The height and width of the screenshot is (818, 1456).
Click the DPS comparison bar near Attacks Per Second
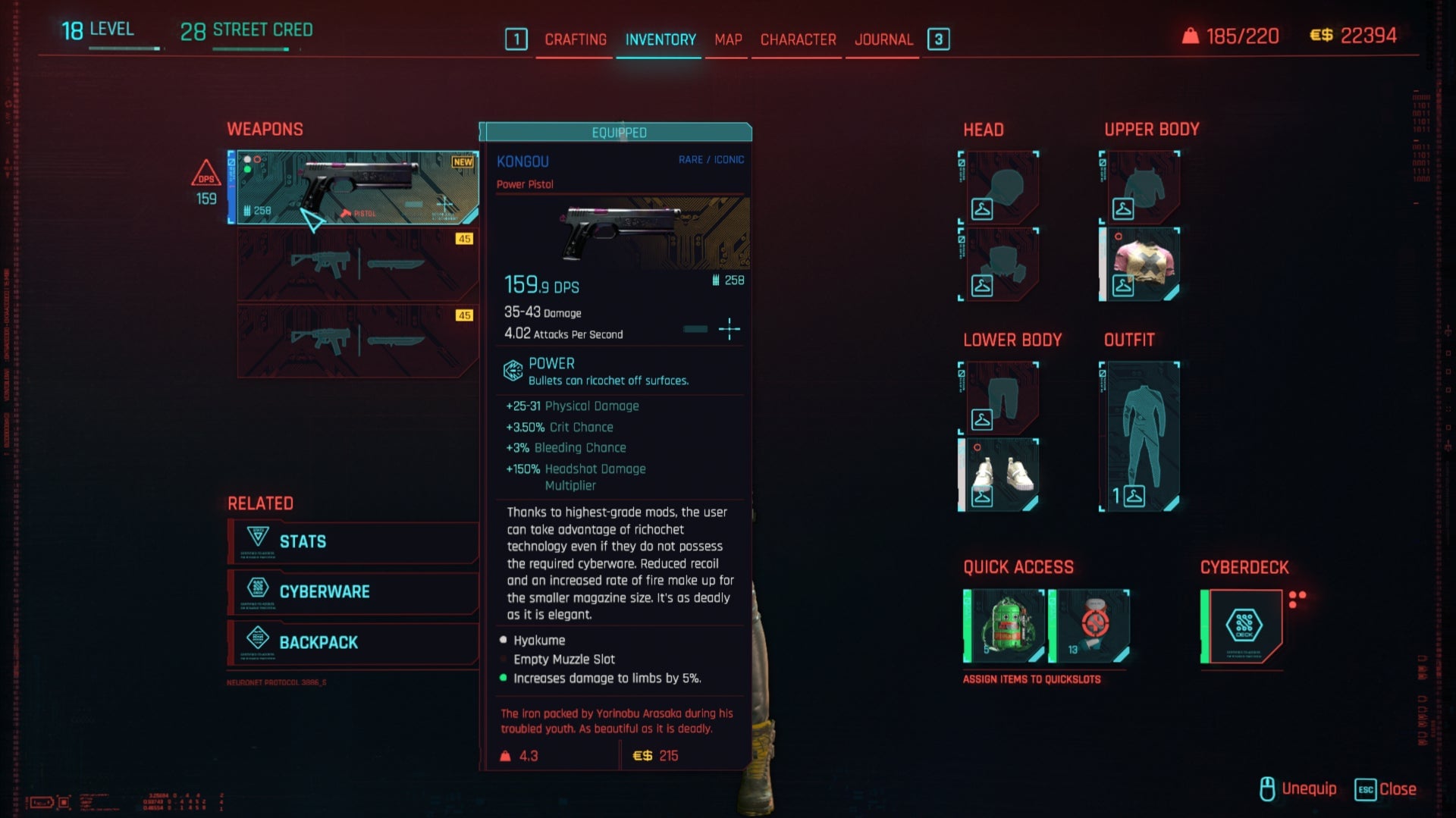[x=696, y=329]
